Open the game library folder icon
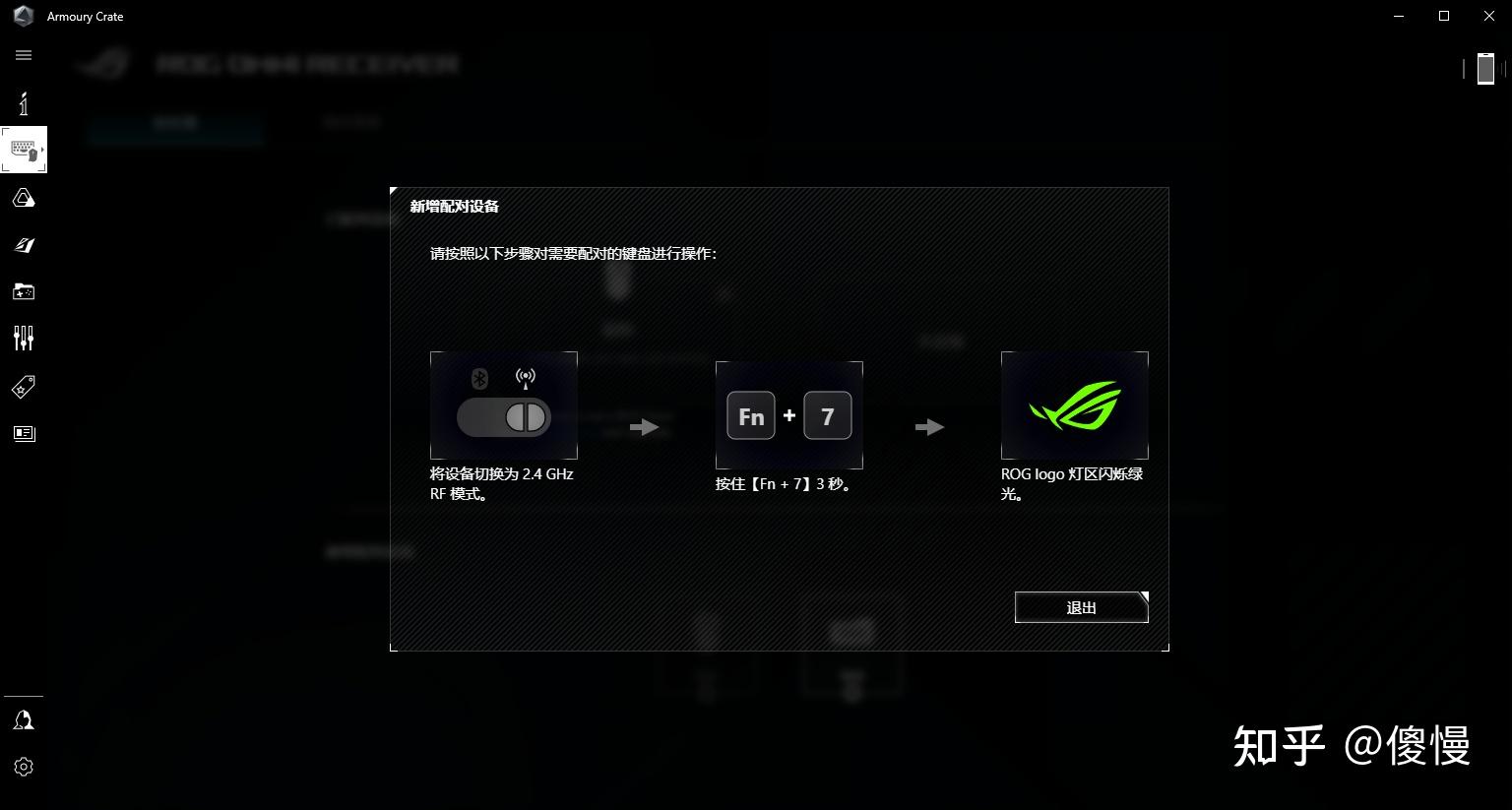The height and width of the screenshot is (810, 1512). (x=24, y=291)
